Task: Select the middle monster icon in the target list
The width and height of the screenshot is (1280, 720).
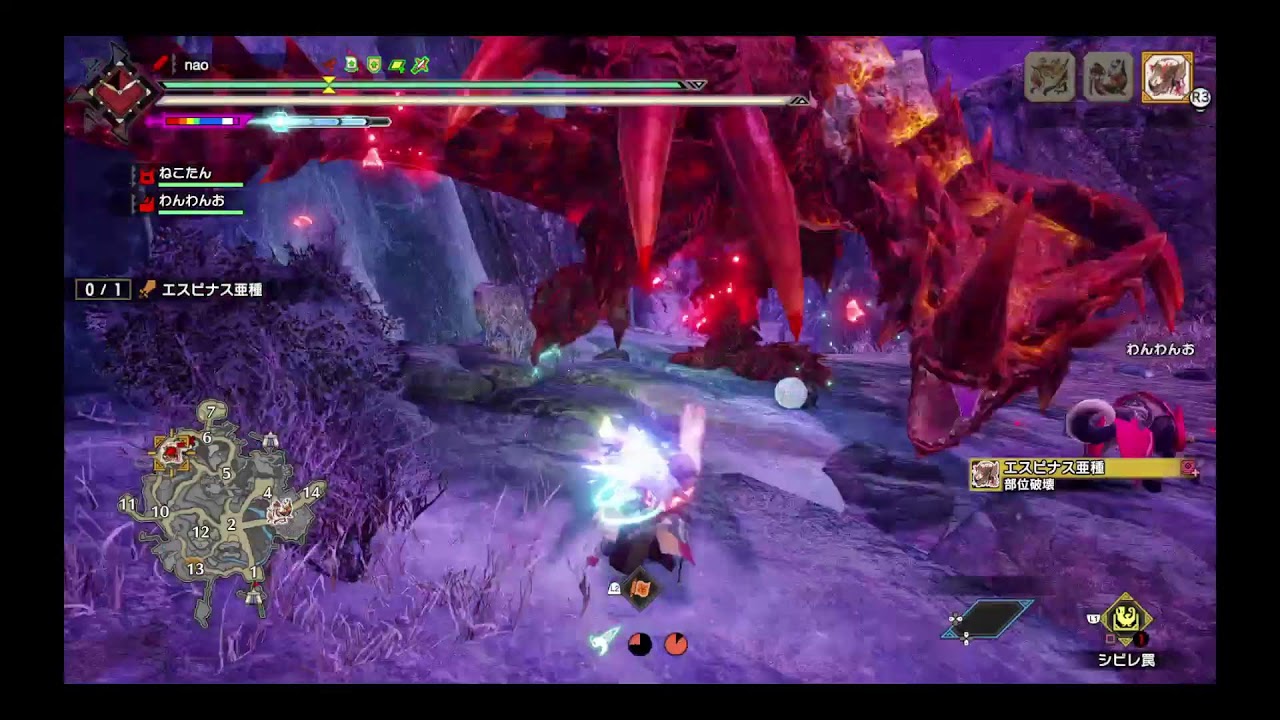Action: click(1108, 77)
